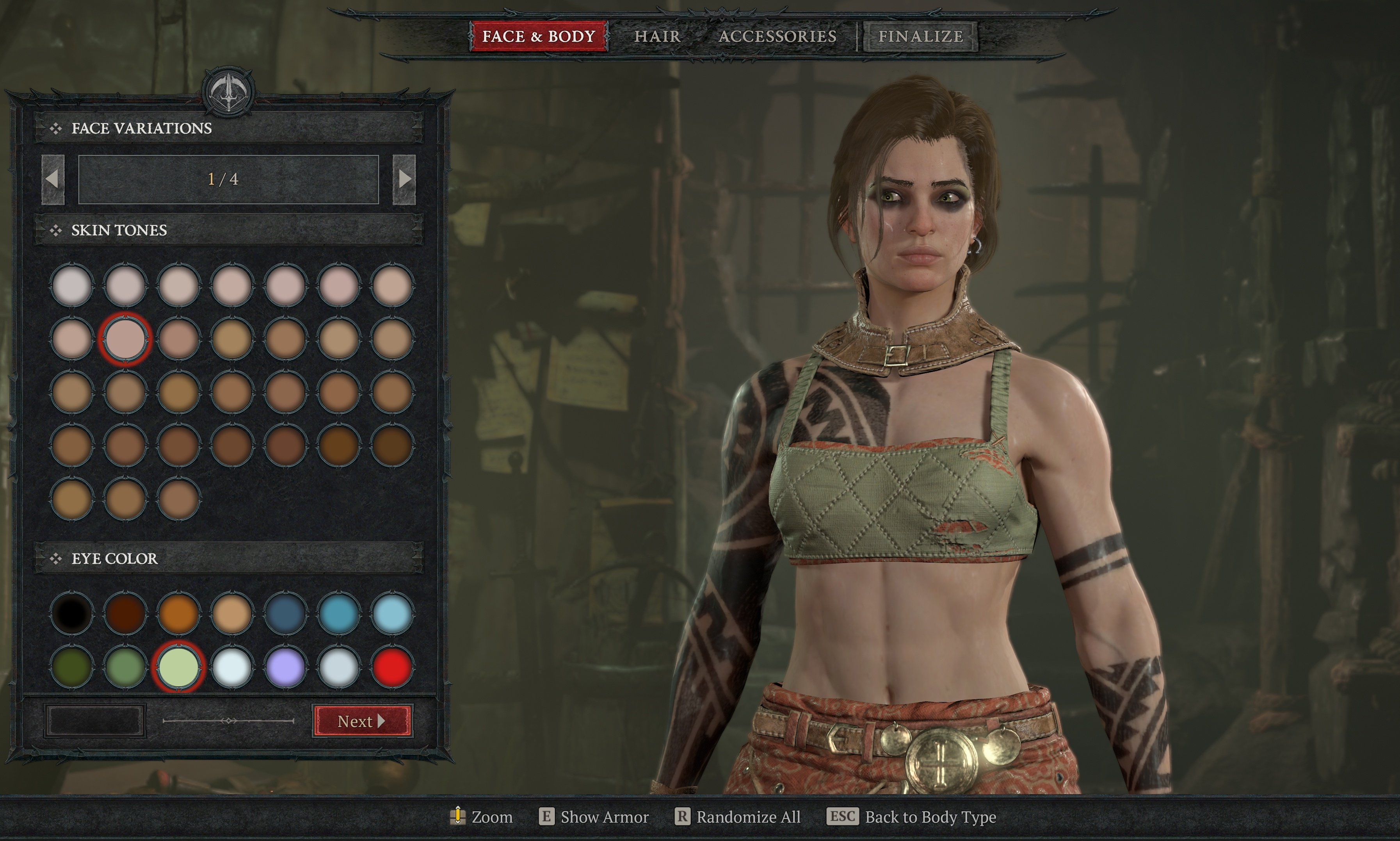The height and width of the screenshot is (841, 1400).
Task: Open the Accessories tab
Action: coord(777,36)
